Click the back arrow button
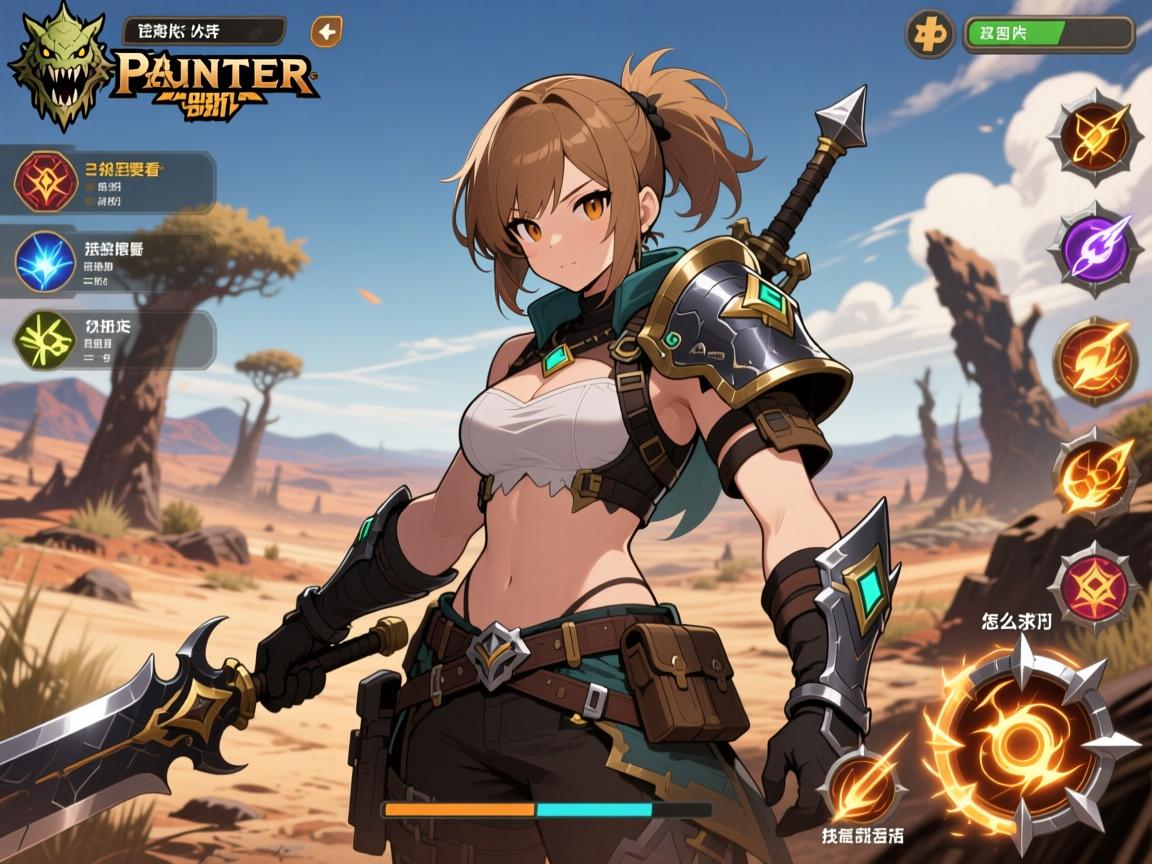This screenshot has height=864, width=1152. (x=326, y=32)
